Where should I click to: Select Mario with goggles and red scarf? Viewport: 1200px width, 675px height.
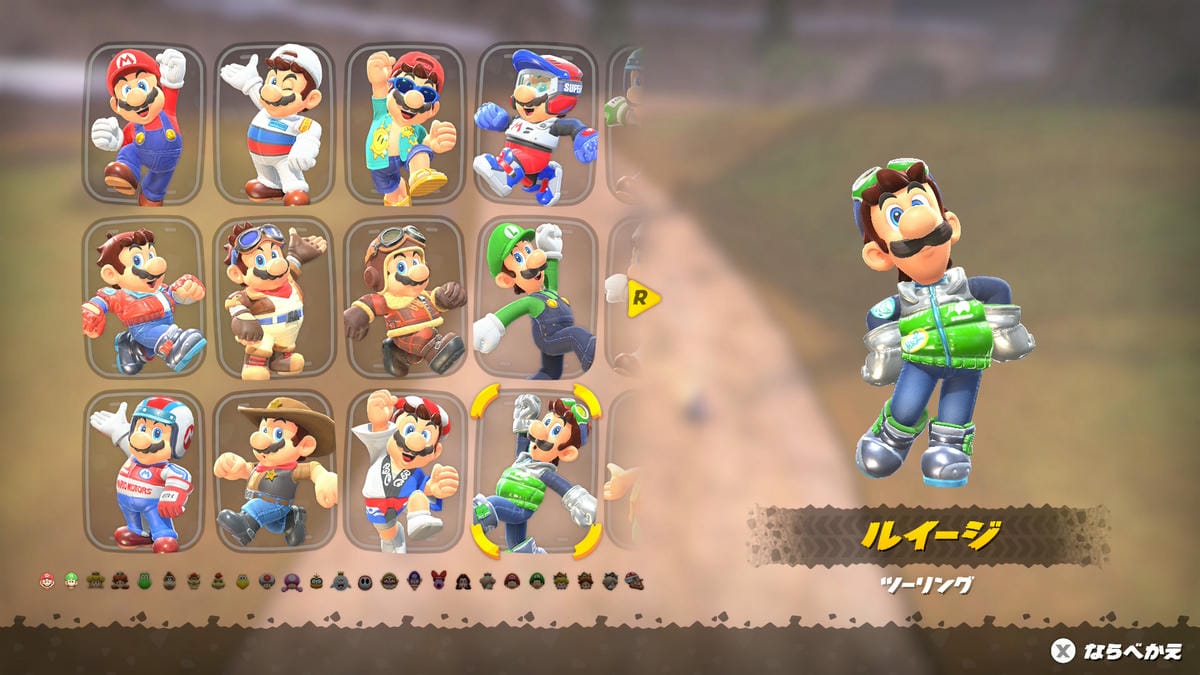274,298
